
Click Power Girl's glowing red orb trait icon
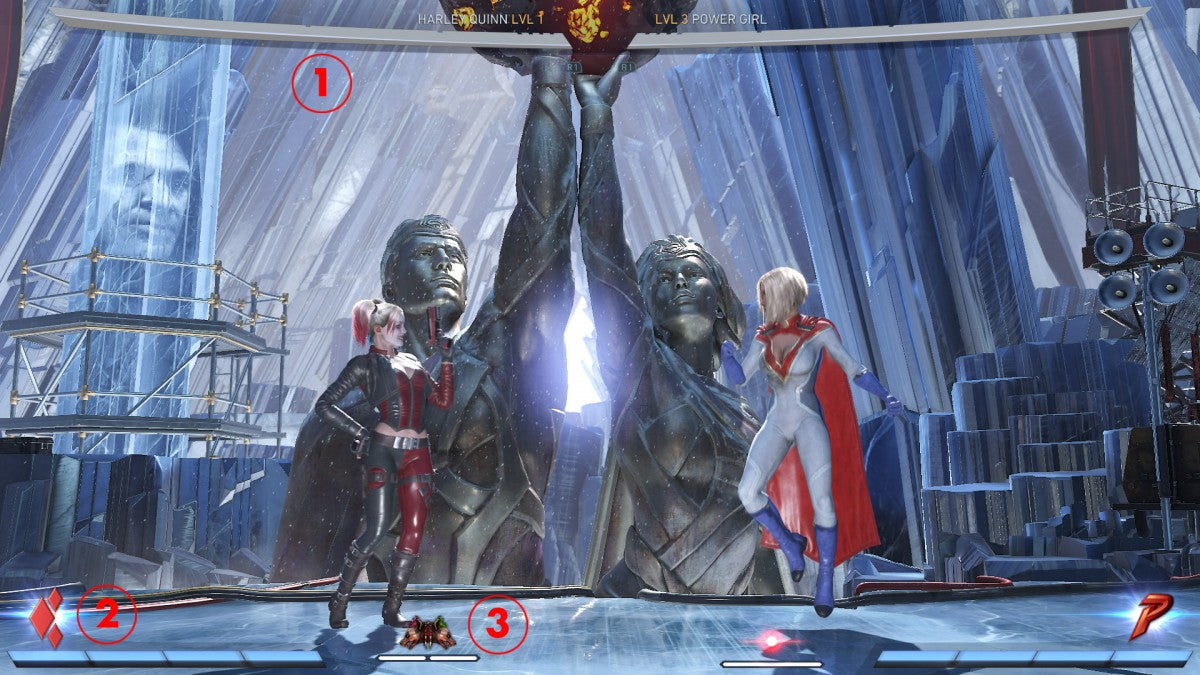[x=771, y=639]
